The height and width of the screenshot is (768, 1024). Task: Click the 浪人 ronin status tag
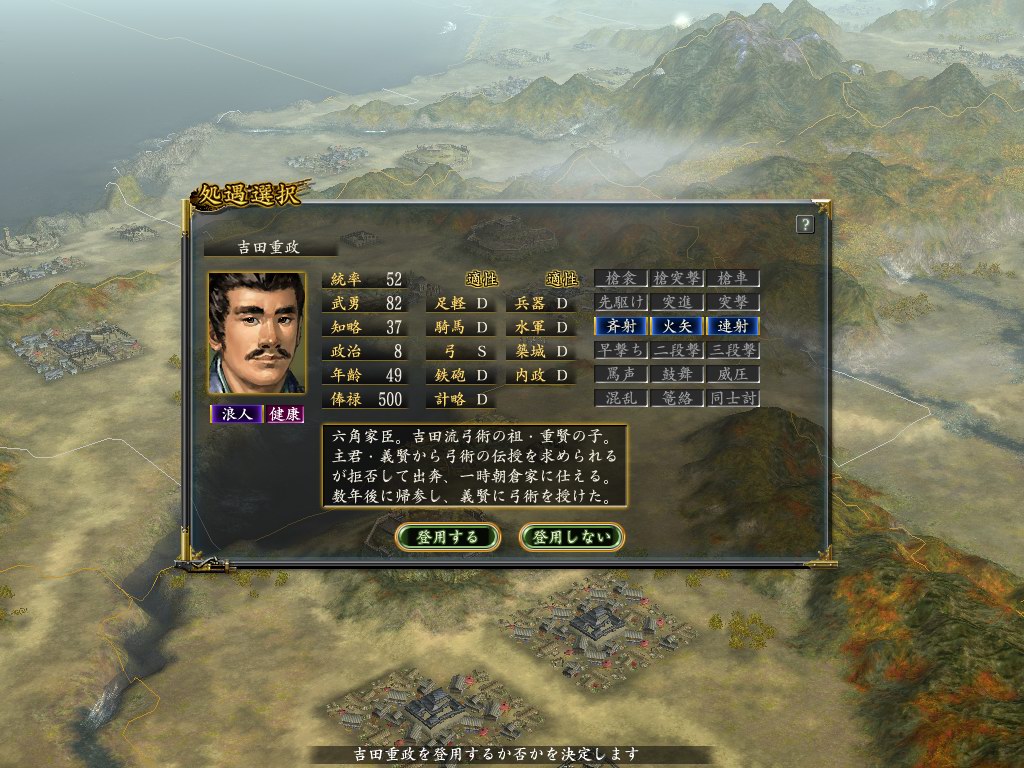[235, 414]
